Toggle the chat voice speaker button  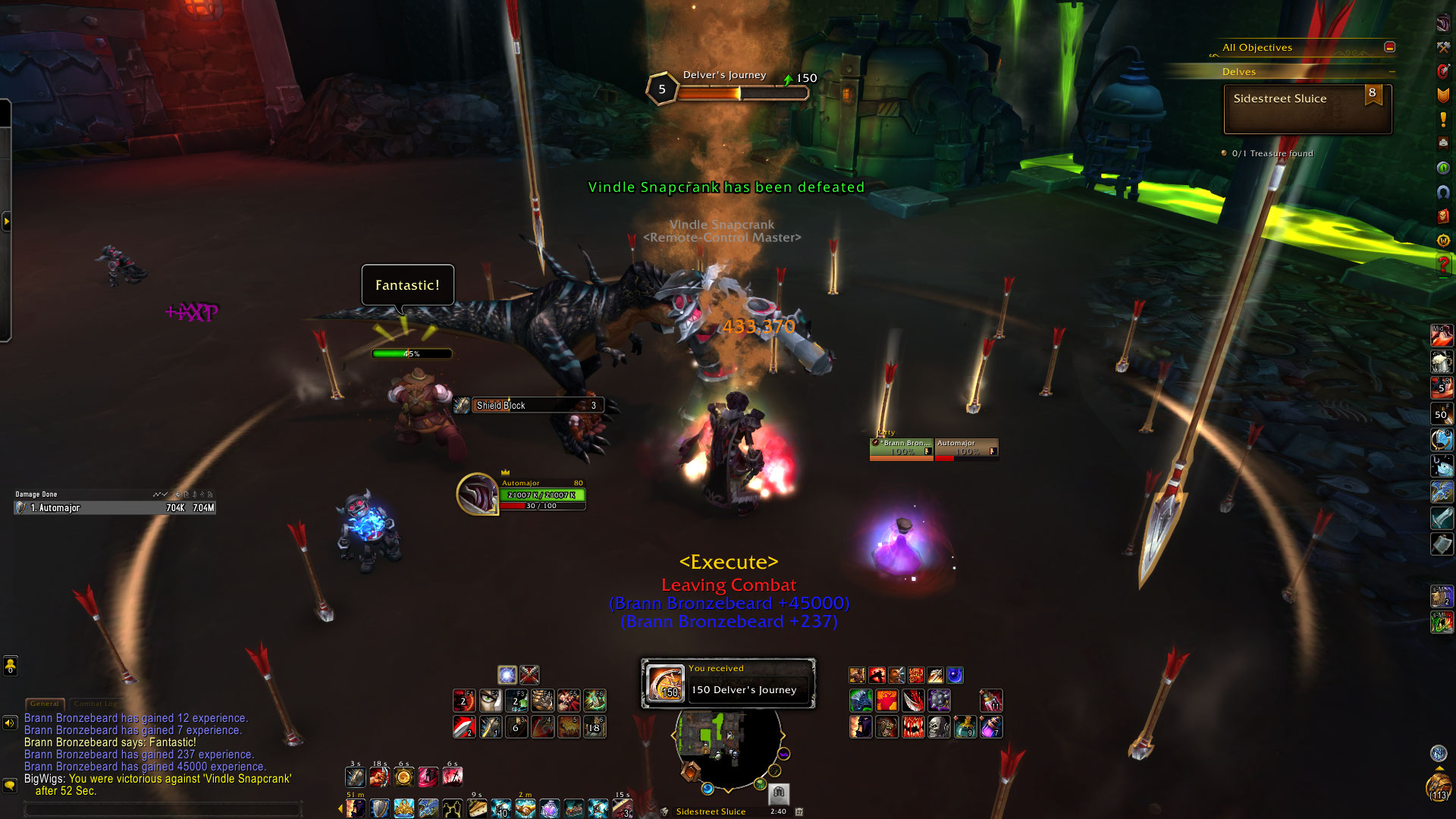click(10, 723)
